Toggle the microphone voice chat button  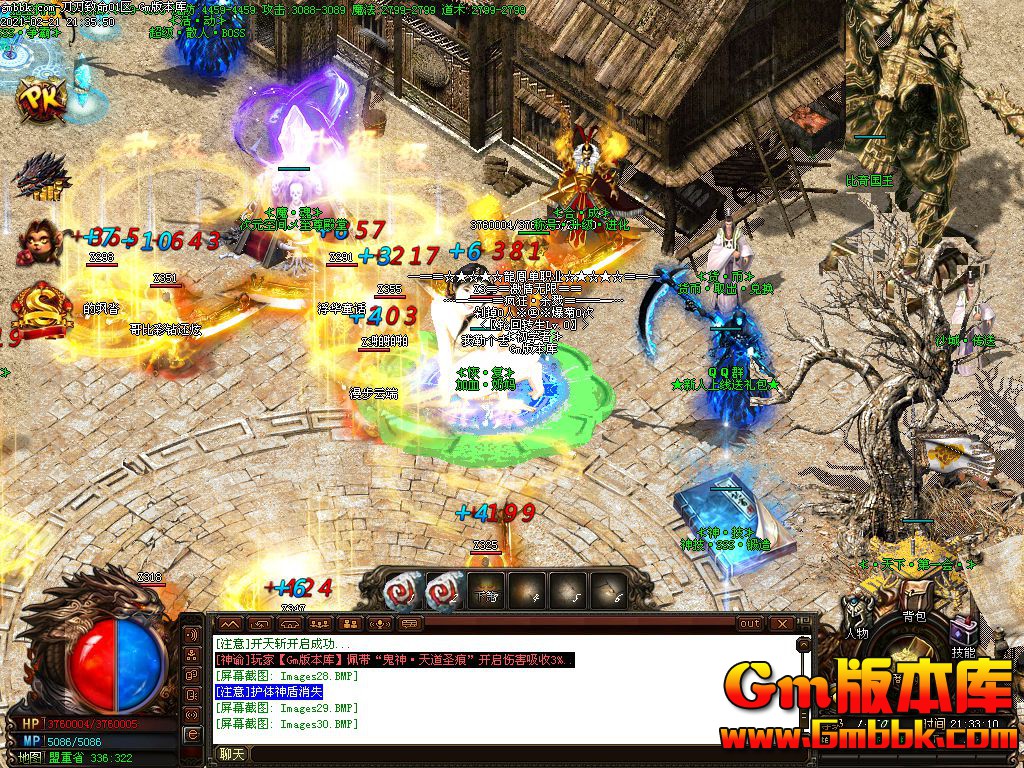click(379, 624)
